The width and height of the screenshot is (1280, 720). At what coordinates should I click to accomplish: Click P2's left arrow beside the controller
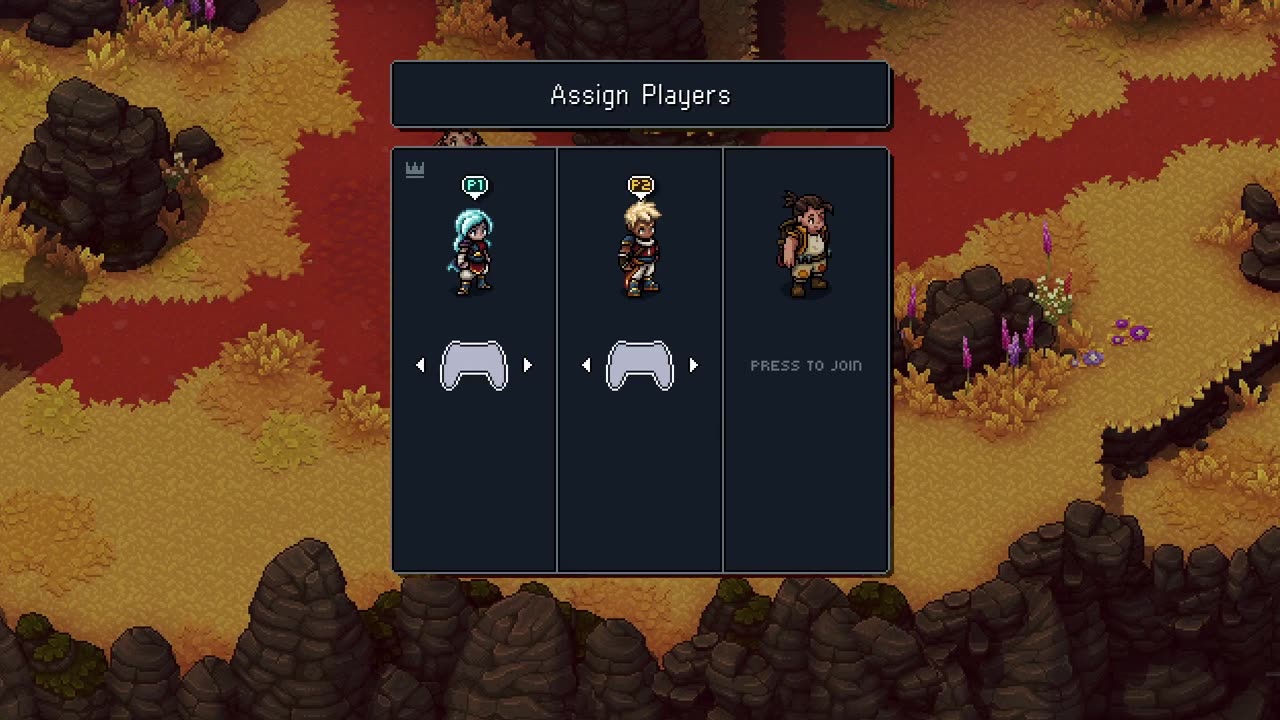586,366
